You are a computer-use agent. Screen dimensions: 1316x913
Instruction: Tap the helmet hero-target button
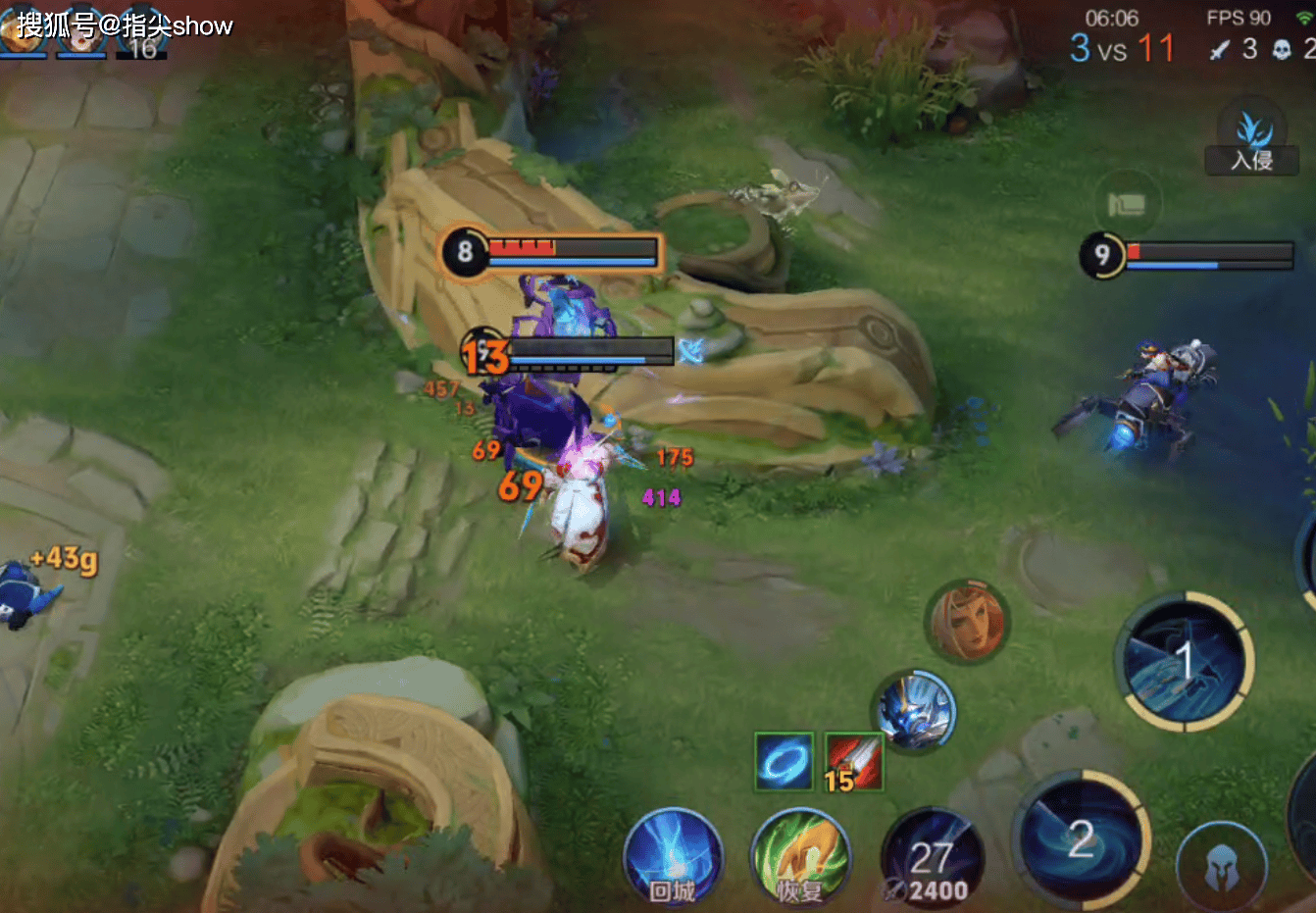pyautogui.click(x=1221, y=866)
